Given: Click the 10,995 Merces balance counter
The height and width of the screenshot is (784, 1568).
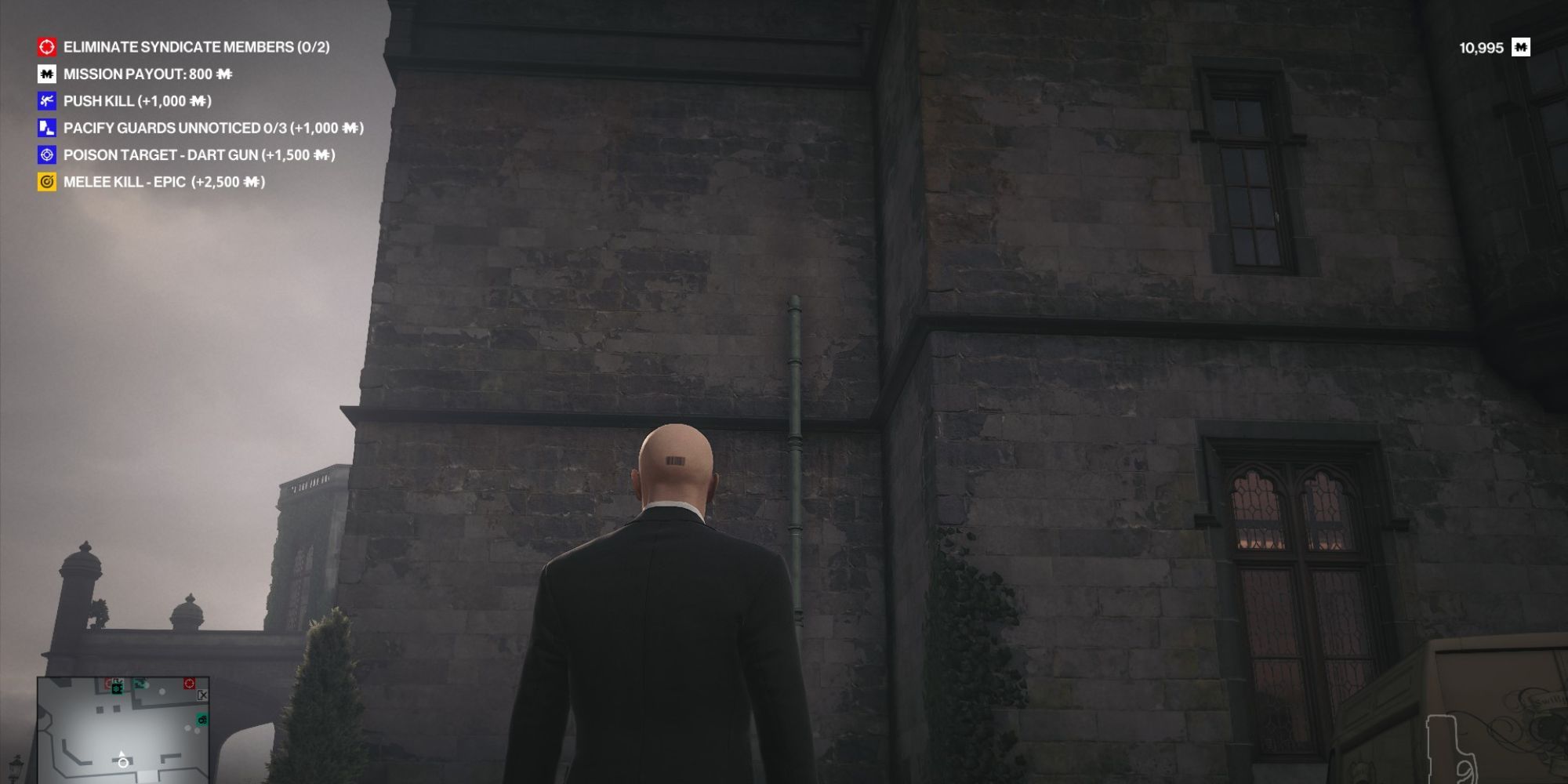Looking at the screenshot, I should tap(1480, 47).
